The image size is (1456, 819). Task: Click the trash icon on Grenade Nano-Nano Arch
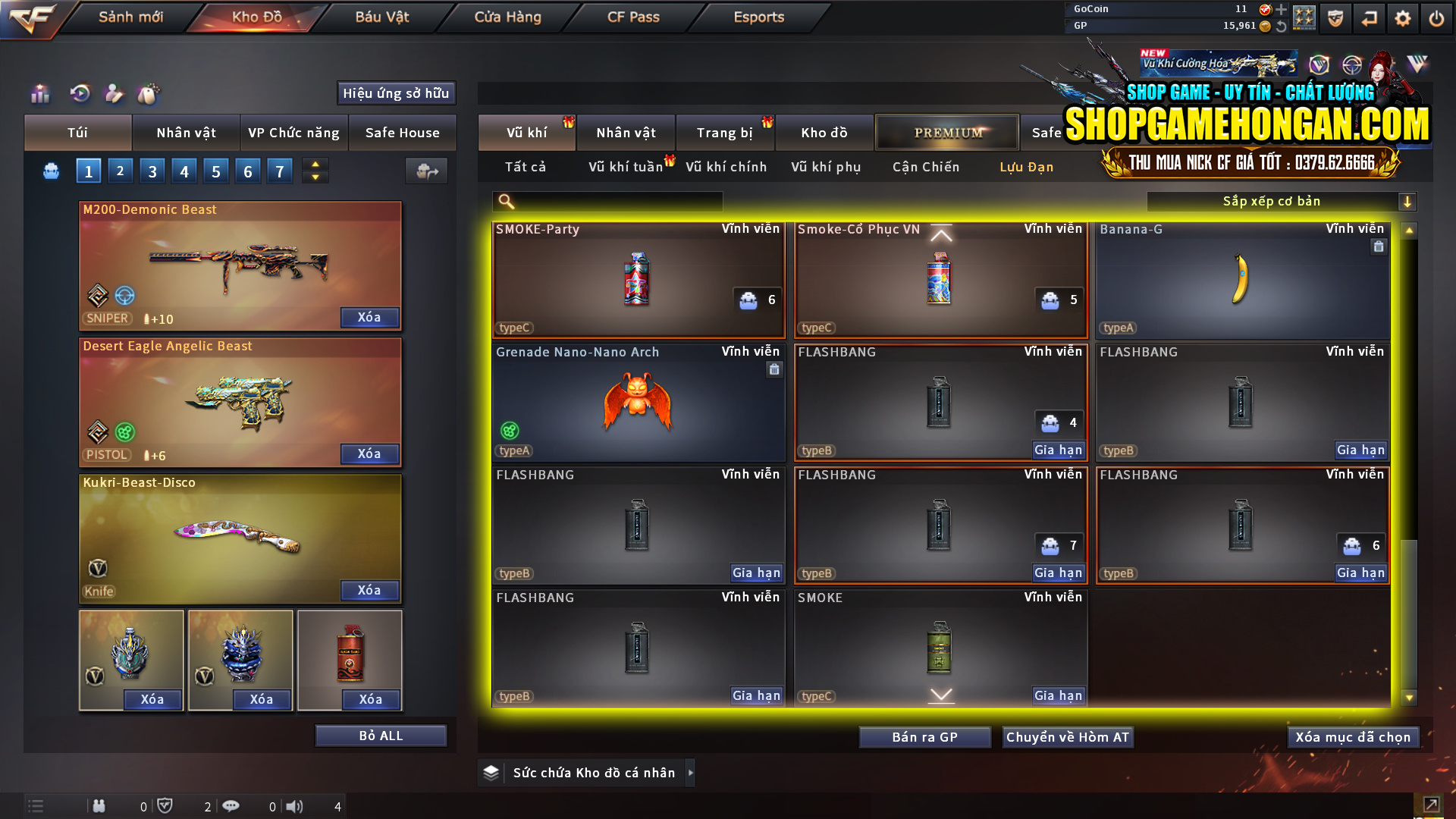774,369
